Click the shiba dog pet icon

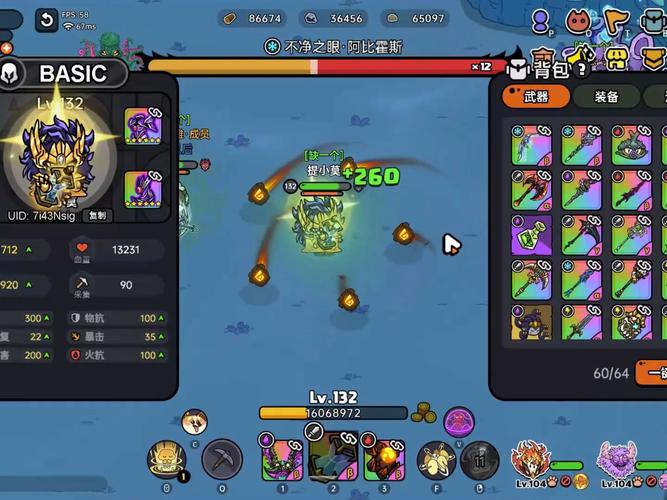click(x=194, y=420)
